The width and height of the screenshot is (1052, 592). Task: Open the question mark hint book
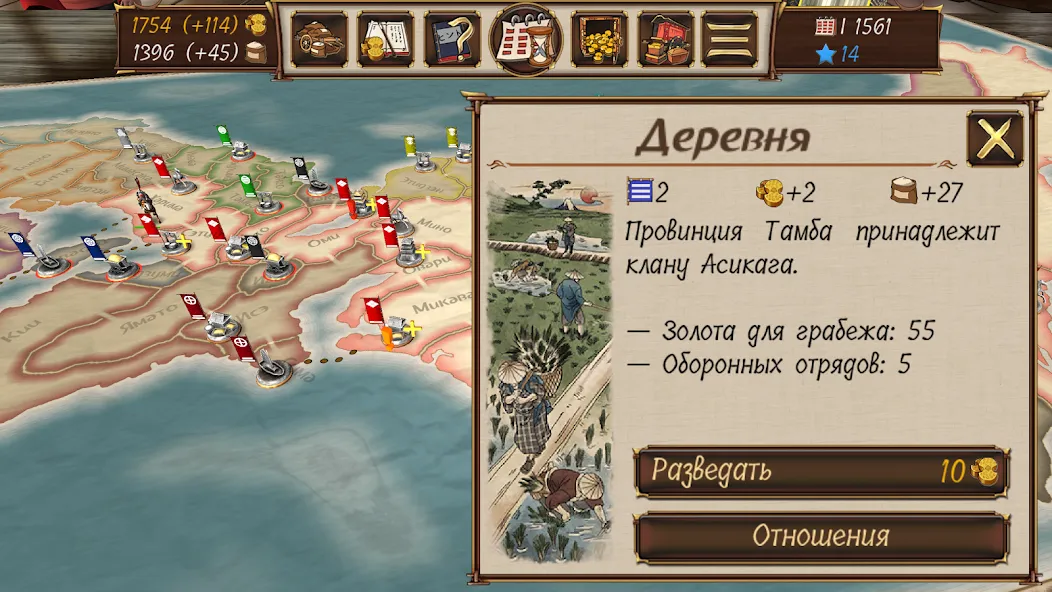452,40
